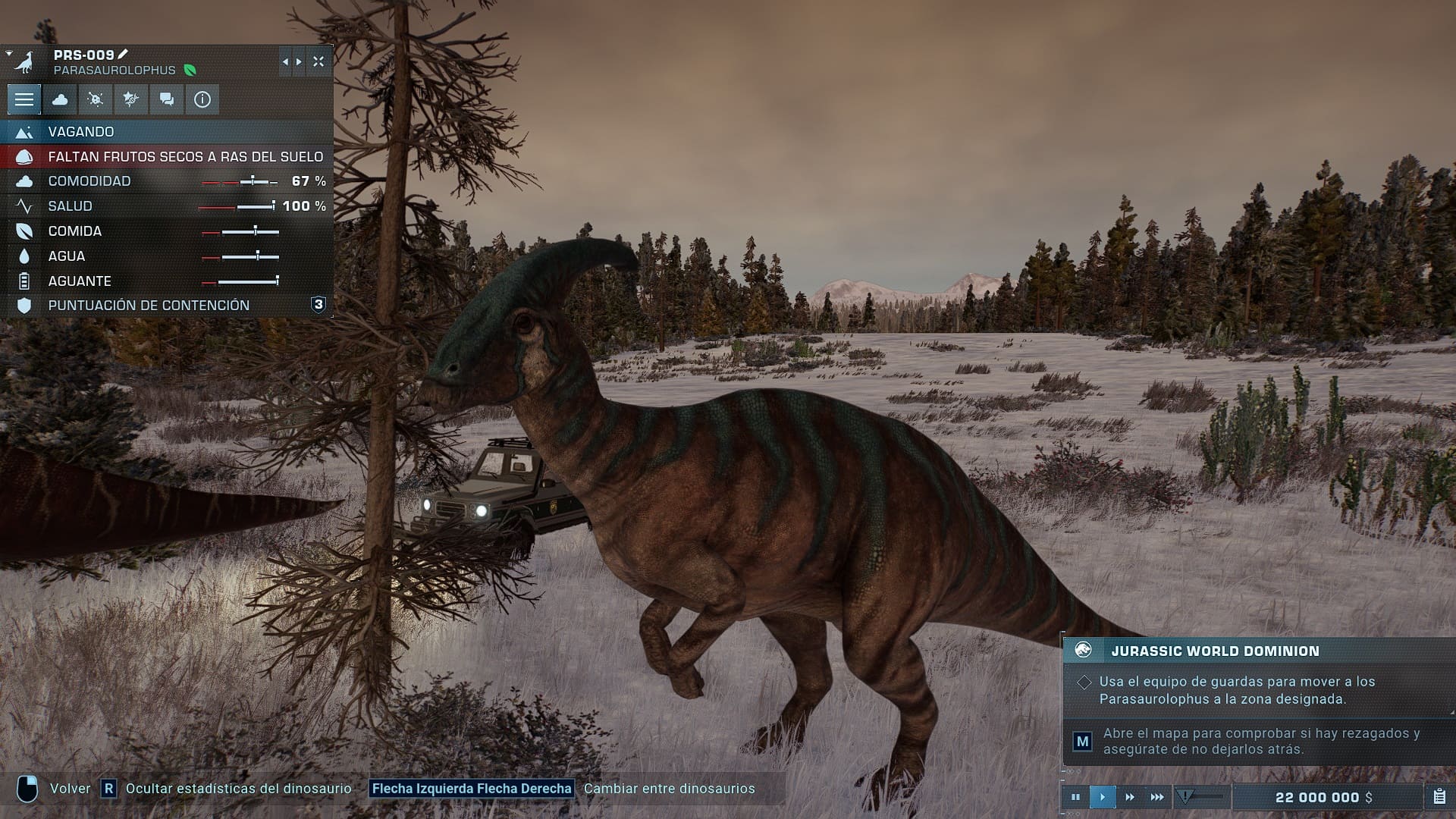Pause the game time
1456x819 pixels.
point(1075,797)
